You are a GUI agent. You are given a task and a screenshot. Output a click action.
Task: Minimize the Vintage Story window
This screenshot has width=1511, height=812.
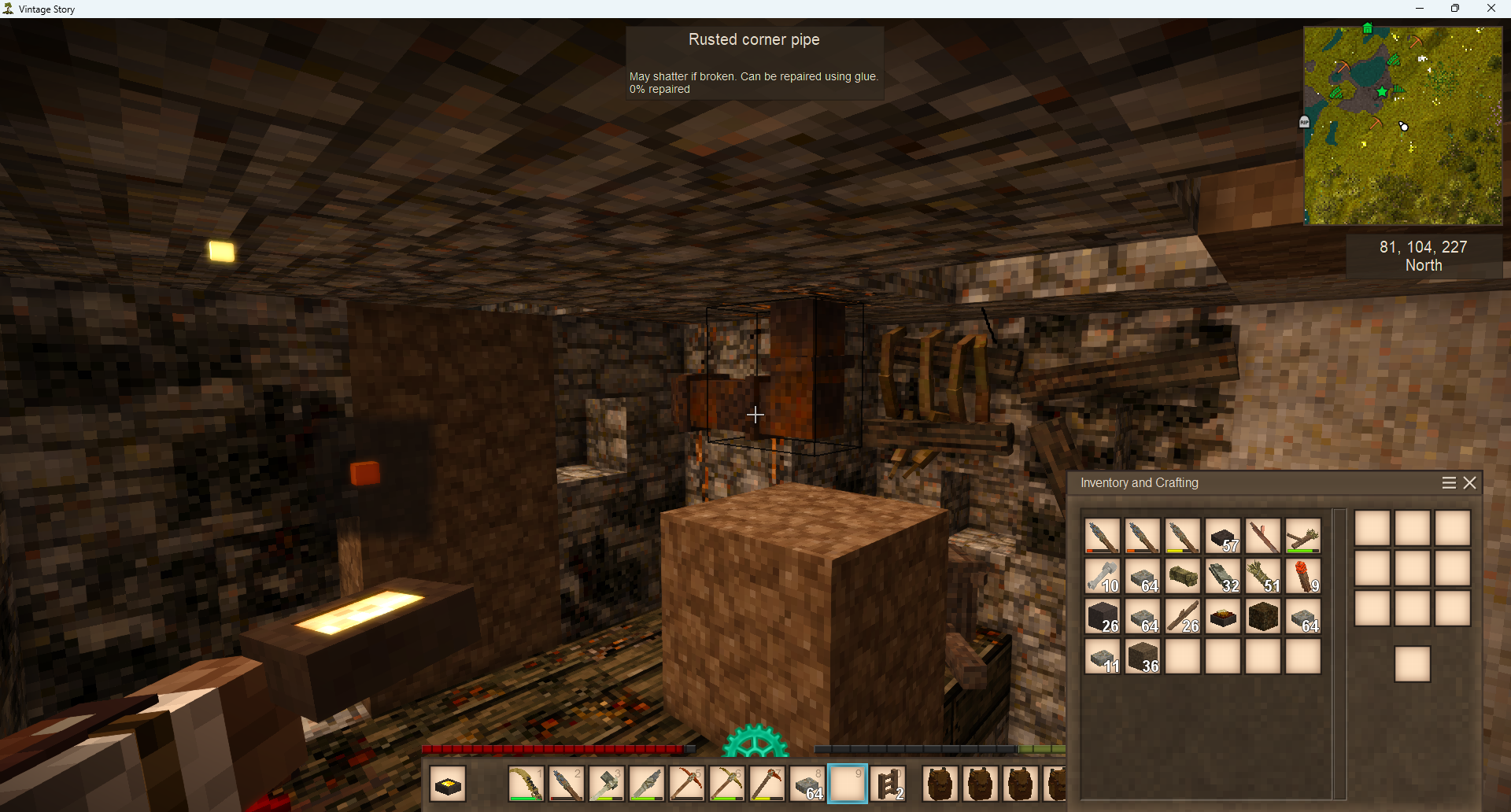[1420, 9]
